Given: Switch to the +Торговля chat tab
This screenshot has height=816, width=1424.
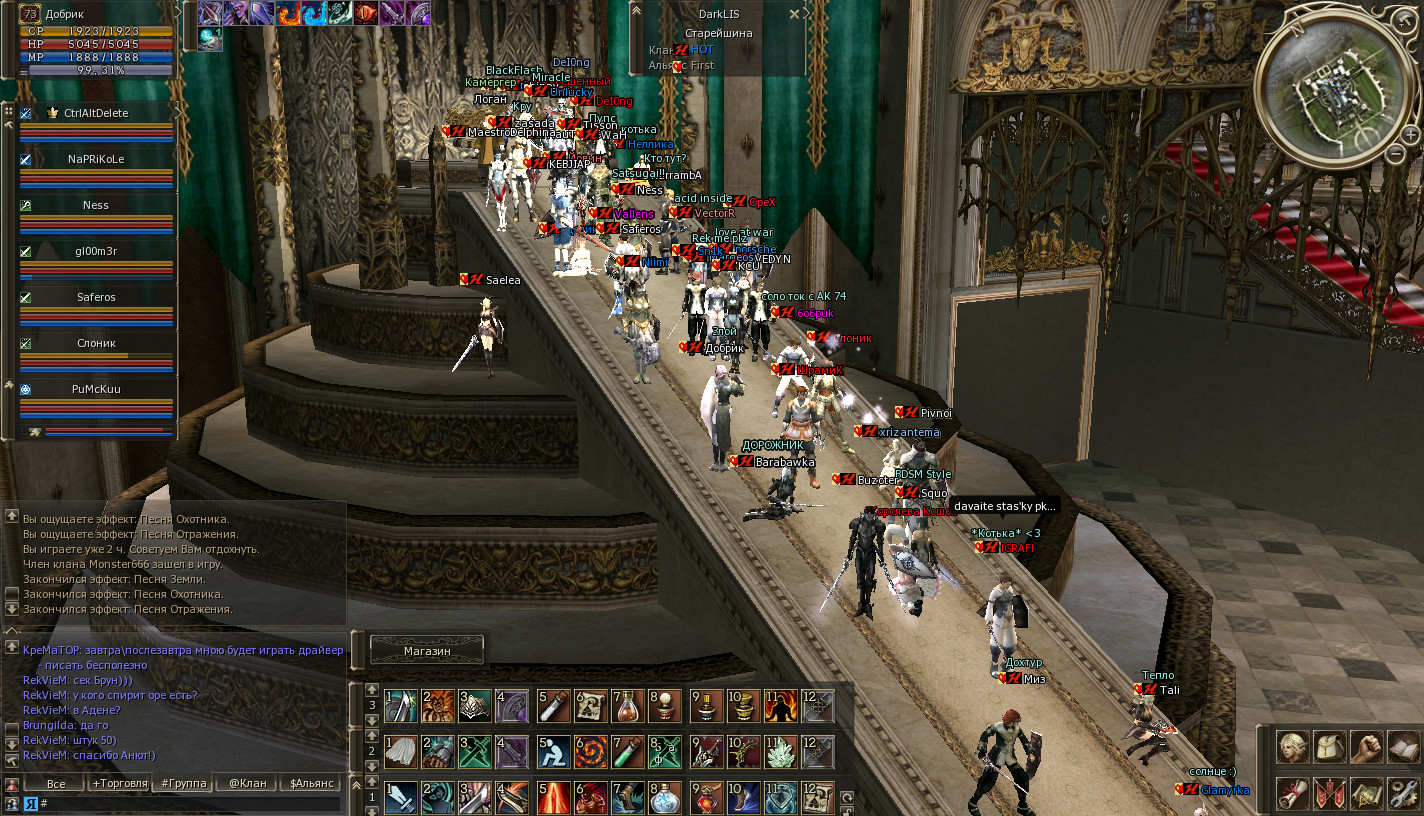Looking at the screenshot, I should [119, 783].
